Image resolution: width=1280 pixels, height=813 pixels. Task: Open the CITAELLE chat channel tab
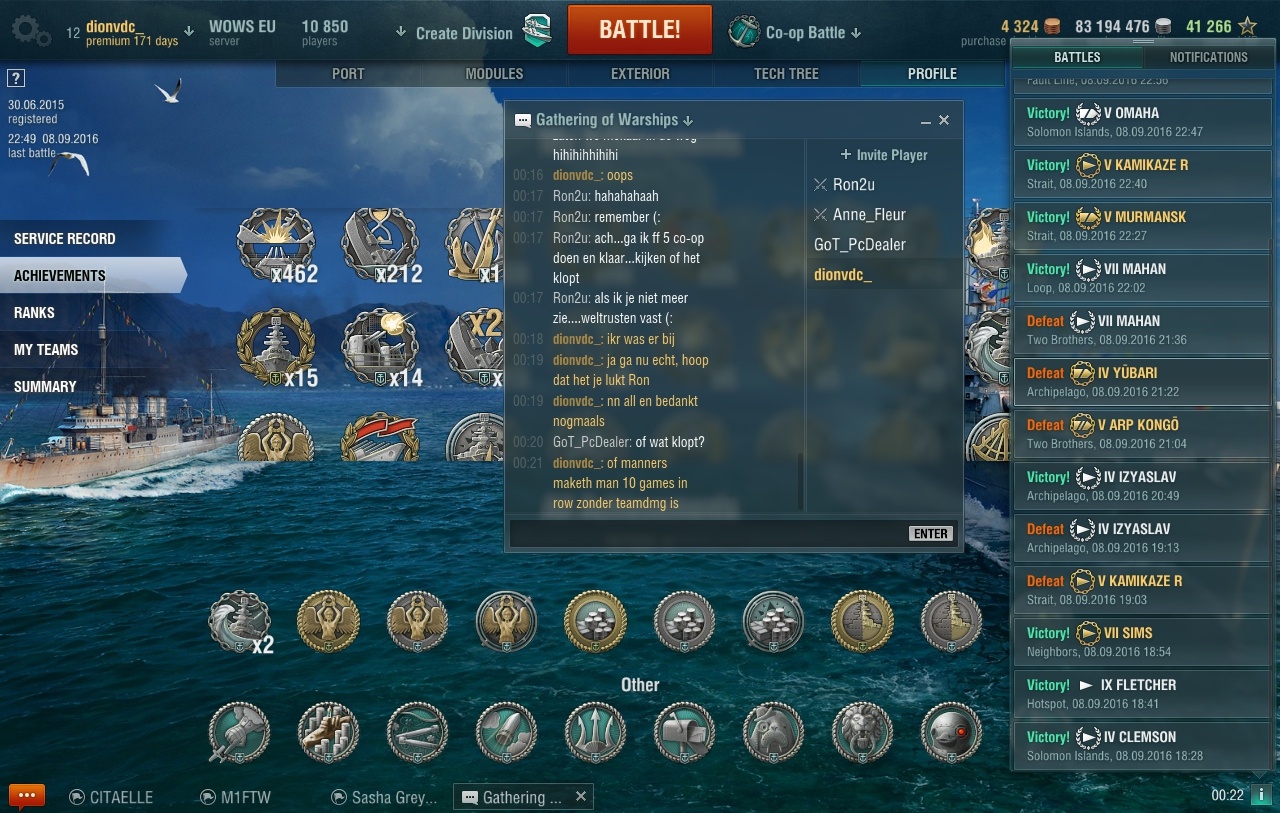[111, 797]
